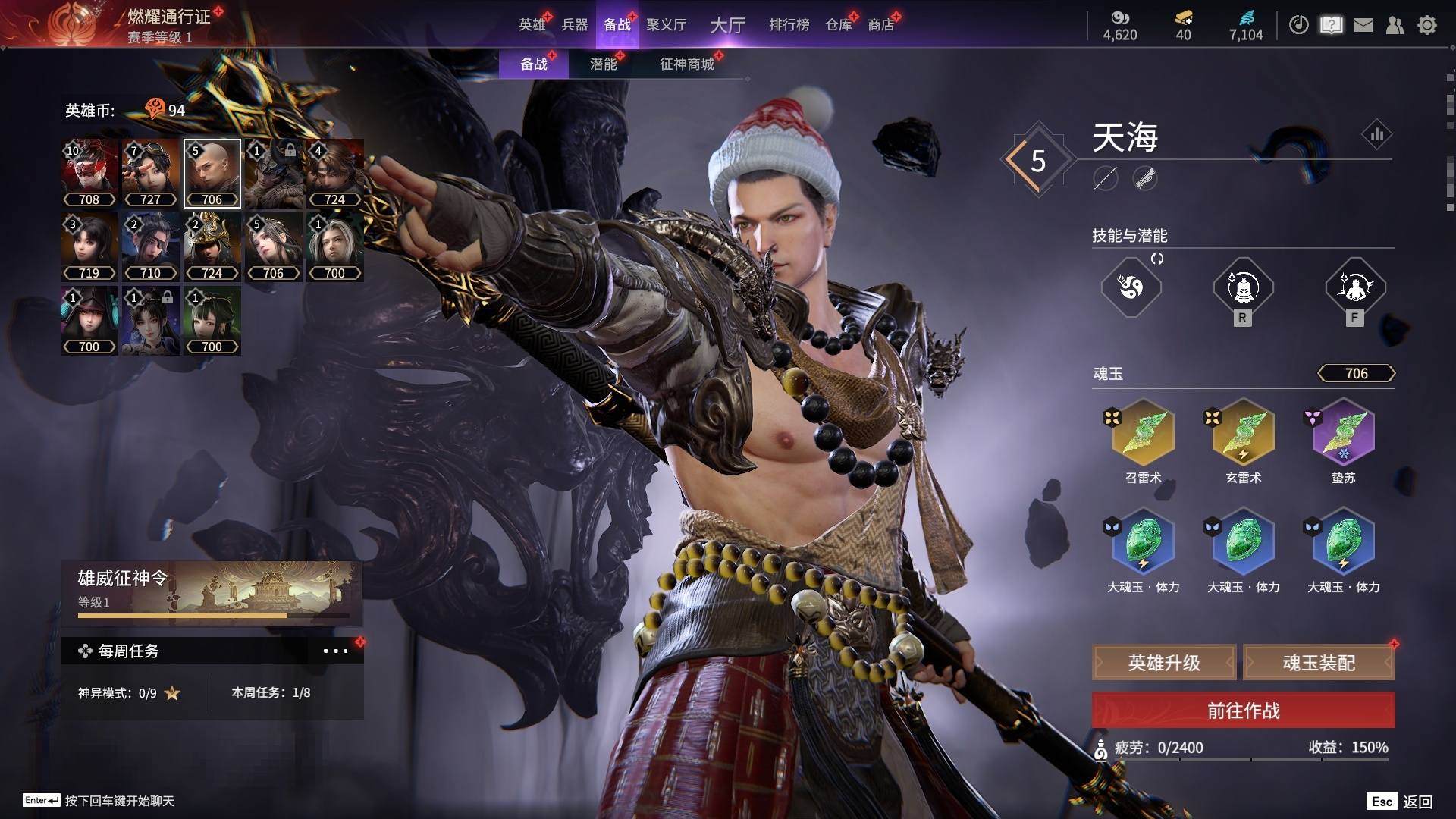Open the 英雄升级 hero upgrade button
The width and height of the screenshot is (1456, 819).
(1164, 663)
